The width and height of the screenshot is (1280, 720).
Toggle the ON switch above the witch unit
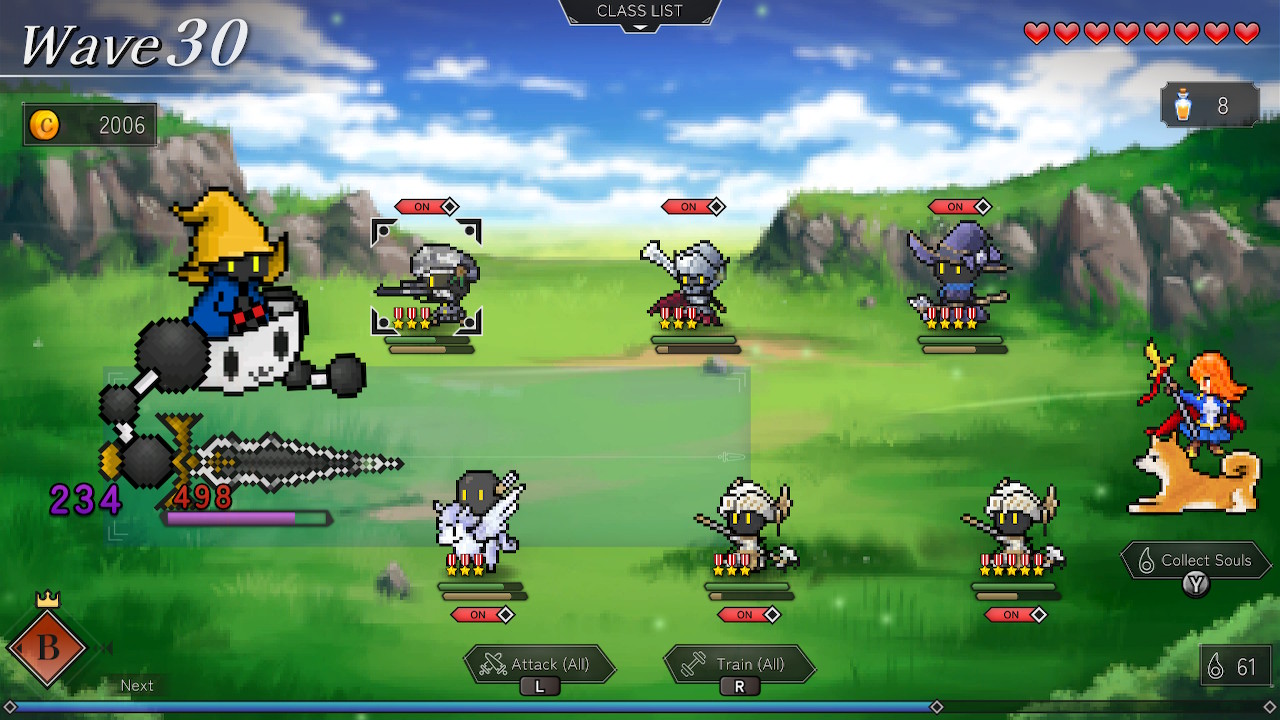(x=961, y=207)
